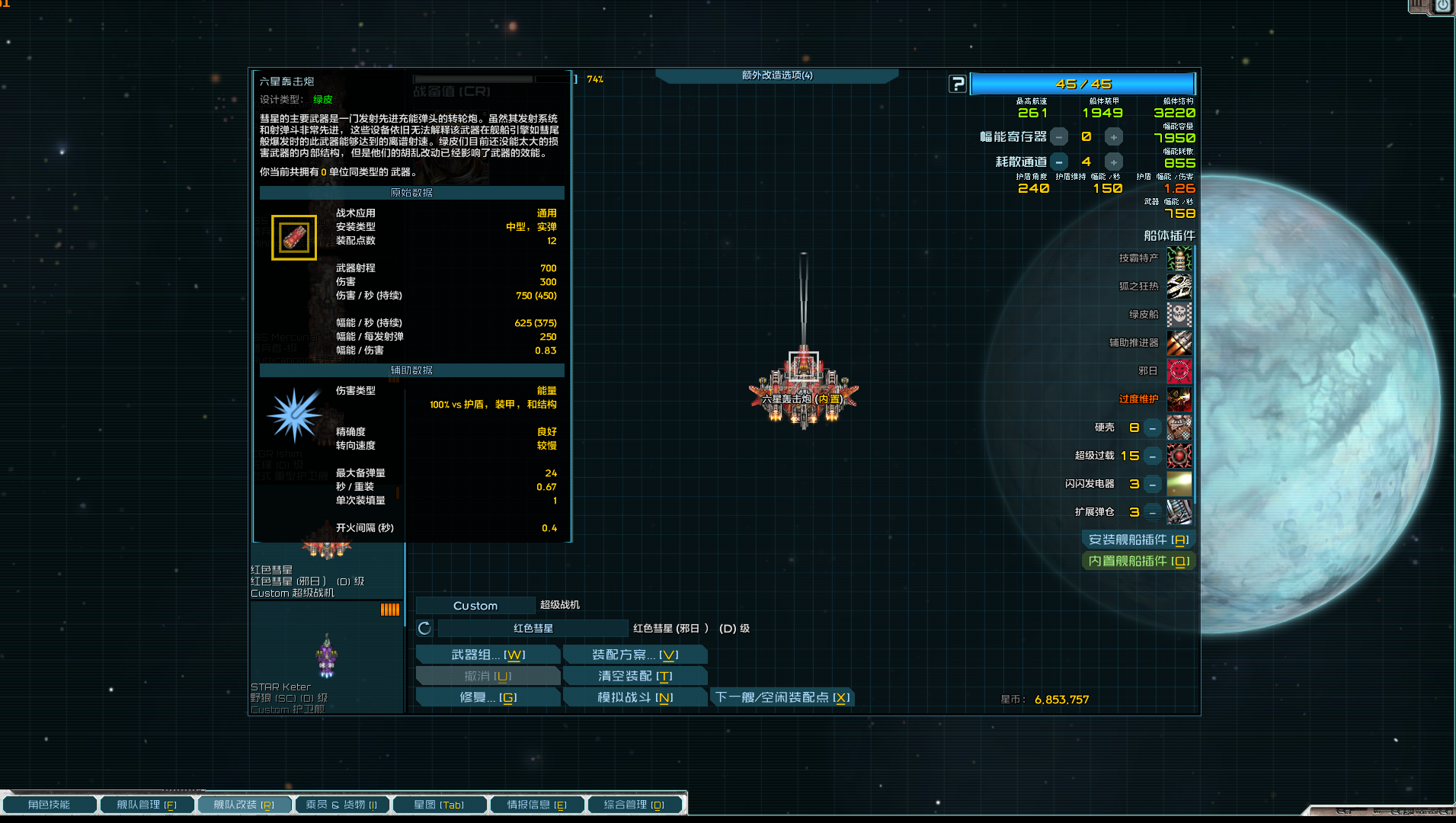Select the 硬壳 hull mod icon

(x=1179, y=428)
